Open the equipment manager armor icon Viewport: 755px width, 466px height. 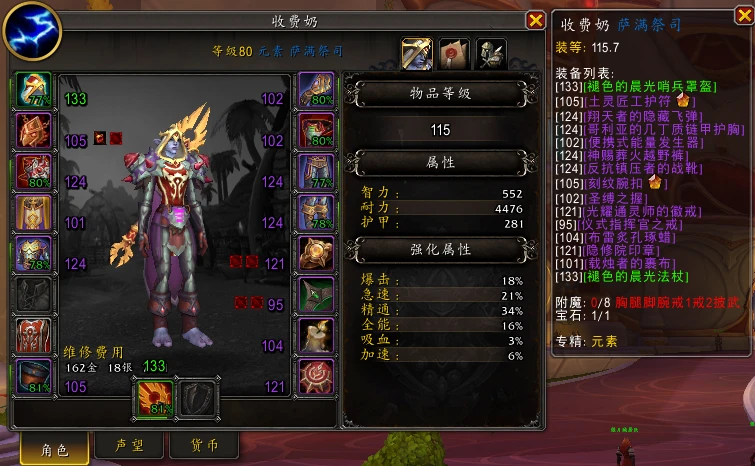pos(490,53)
